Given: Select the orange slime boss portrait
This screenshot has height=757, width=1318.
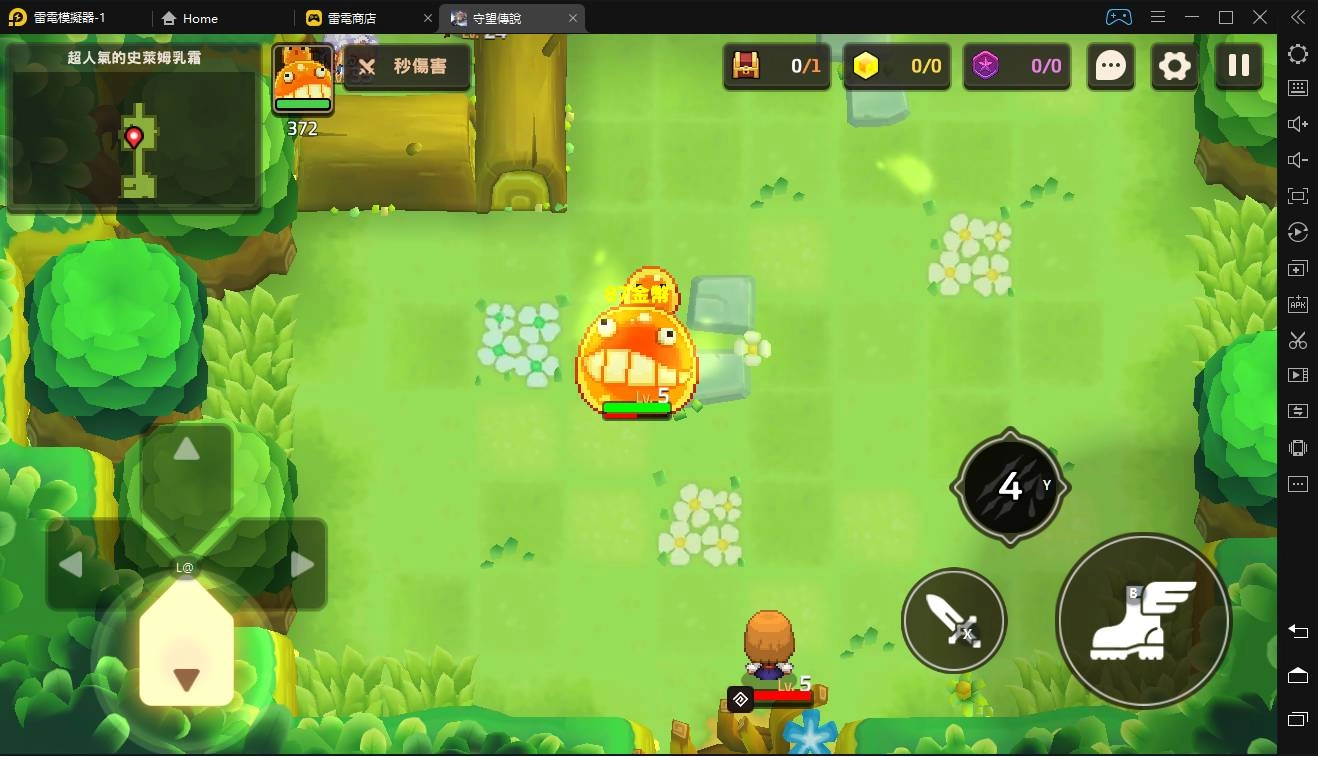Looking at the screenshot, I should coord(303,78).
